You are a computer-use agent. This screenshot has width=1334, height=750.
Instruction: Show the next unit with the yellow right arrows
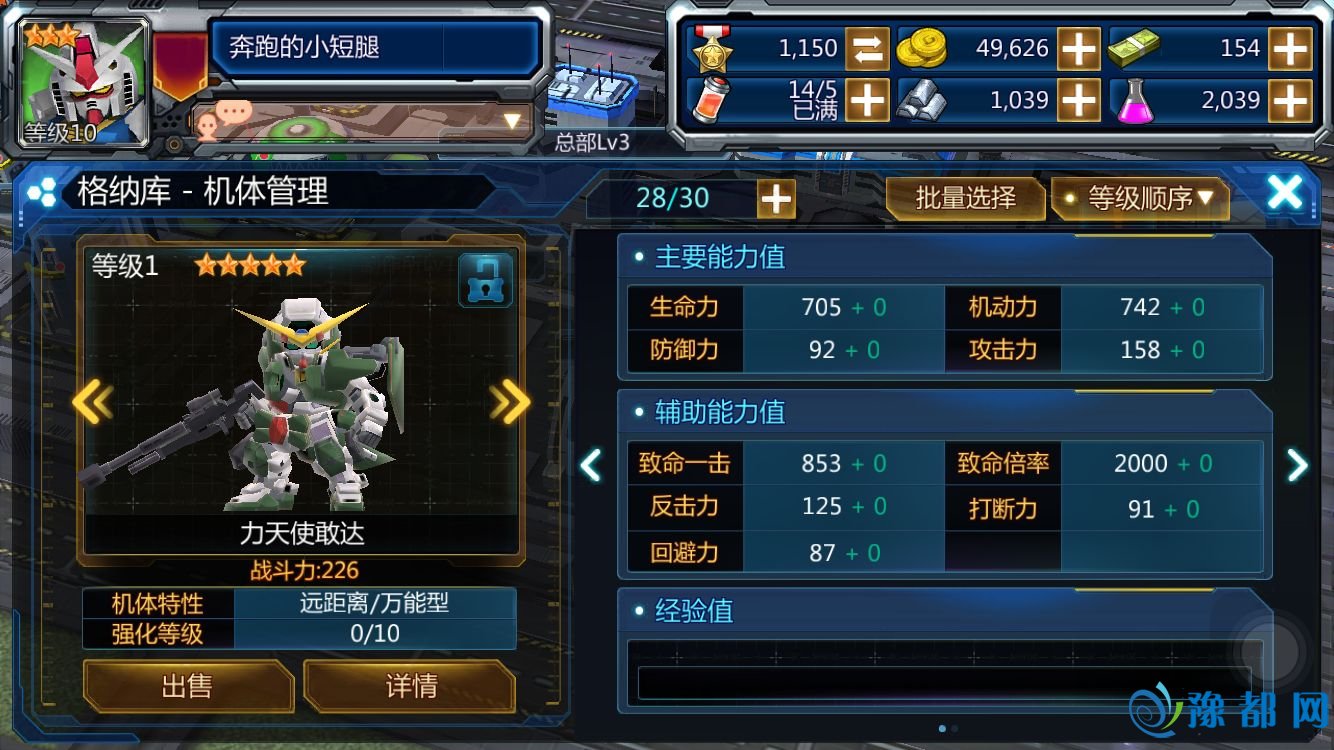[x=510, y=403]
